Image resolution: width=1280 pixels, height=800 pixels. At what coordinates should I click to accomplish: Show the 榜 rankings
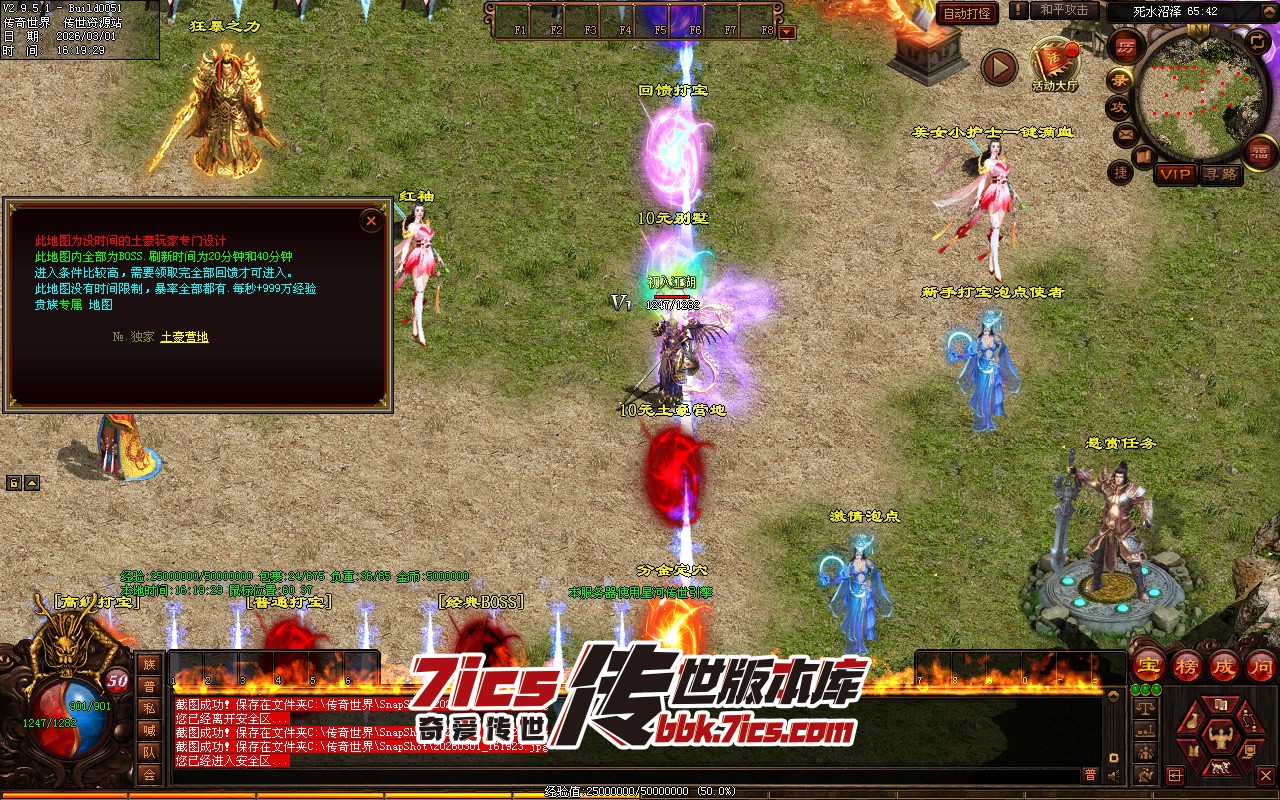tap(1187, 666)
